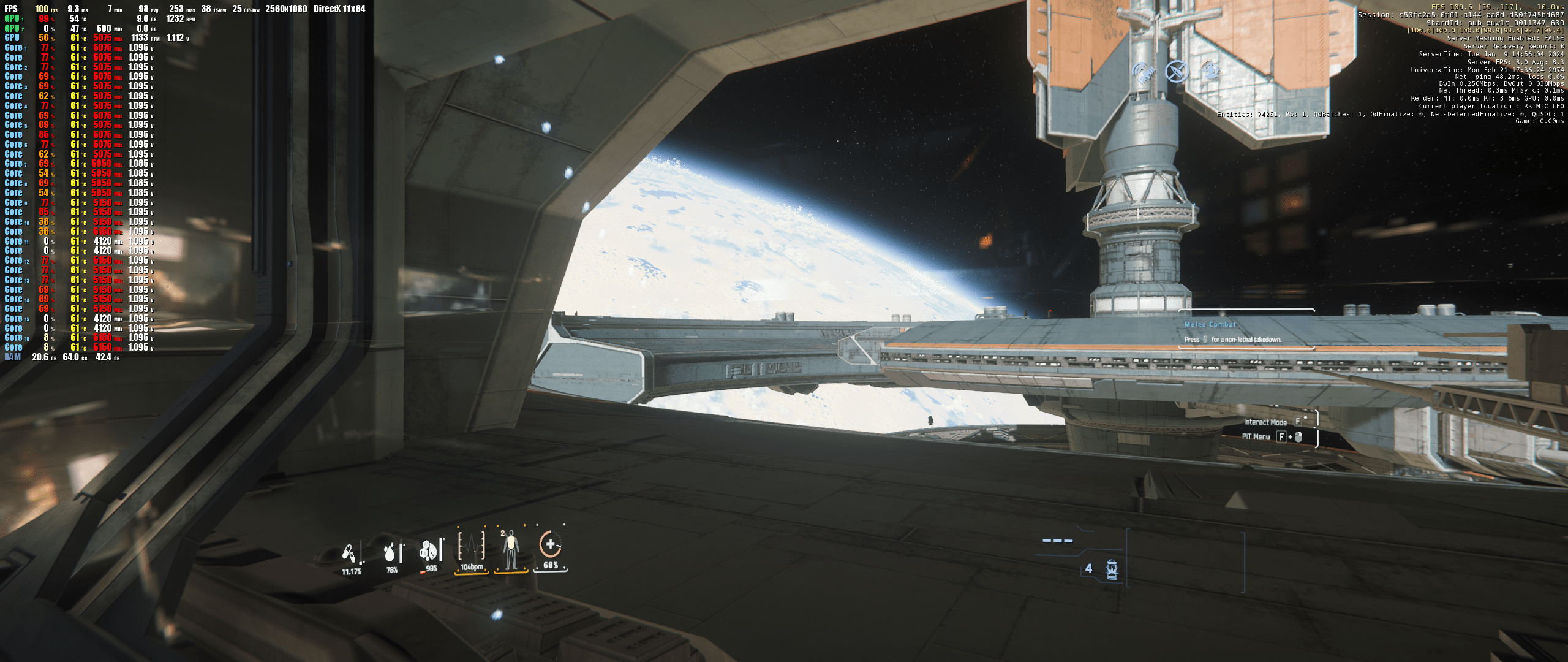1568x662 pixels.
Task: Select the circular medical cross gauge
Action: [550, 544]
